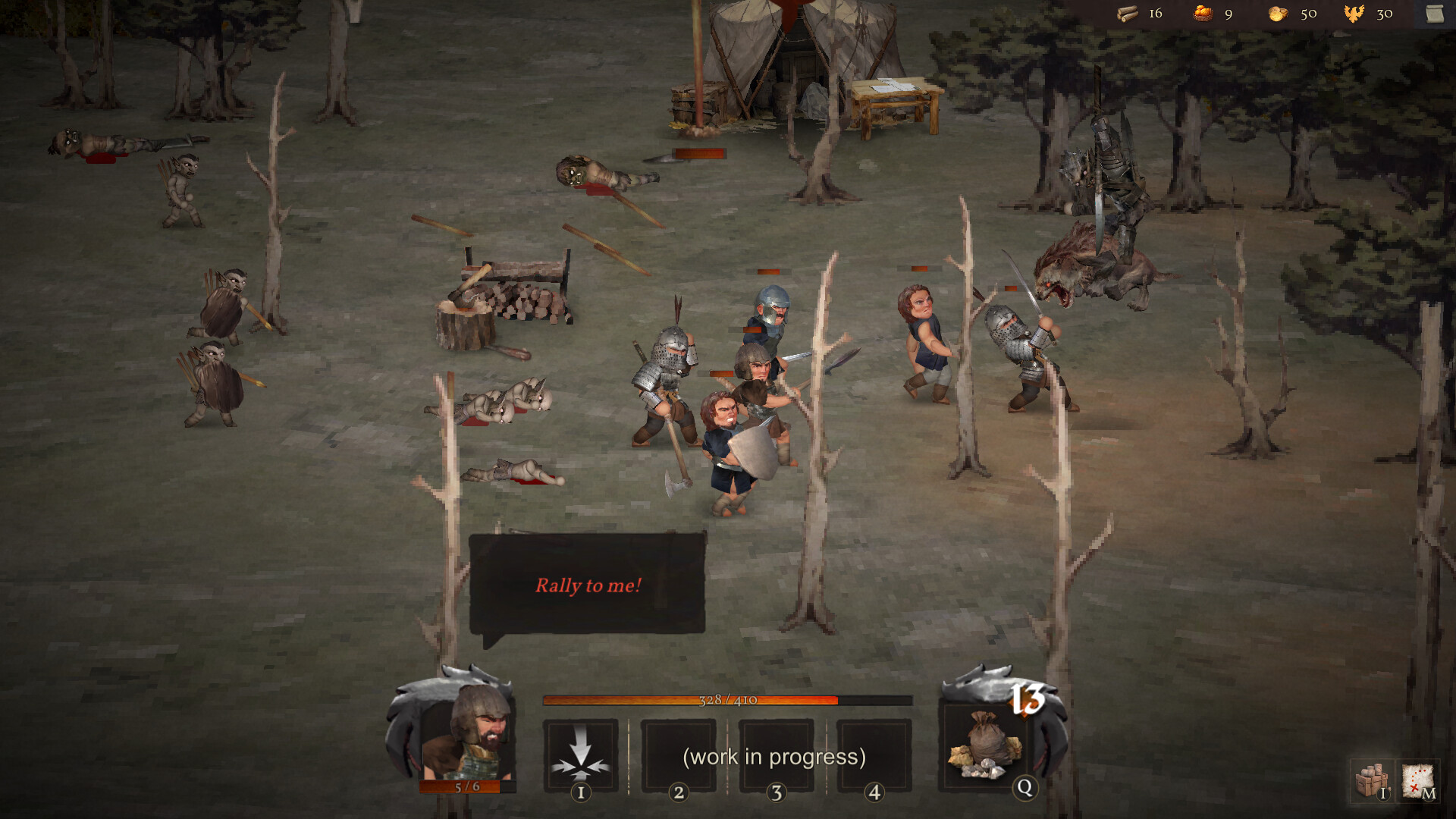Select empty ability slot 3
Viewport: 1456px width, 819px height.
pyautogui.click(x=777, y=756)
